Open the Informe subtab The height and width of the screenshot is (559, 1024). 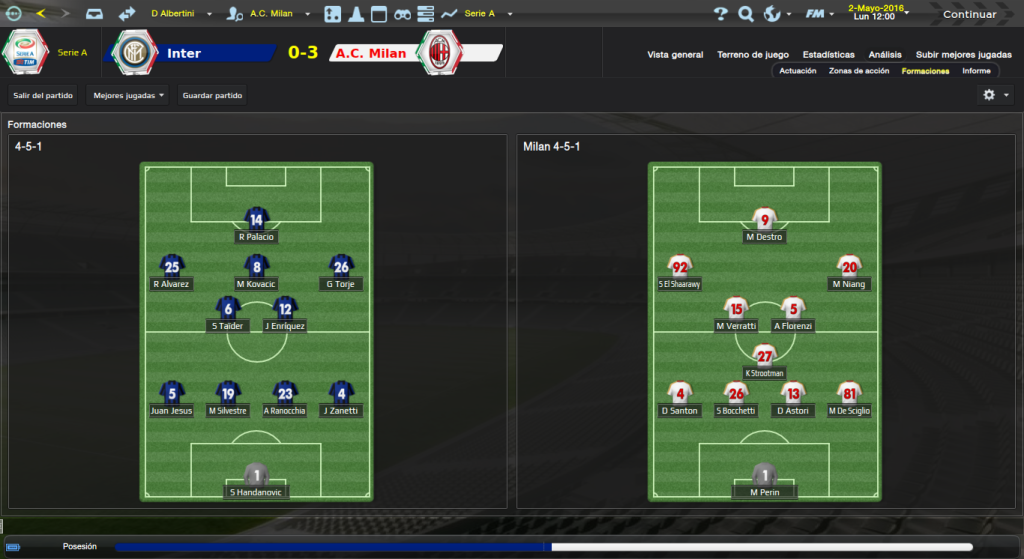(x=976, y=71)
